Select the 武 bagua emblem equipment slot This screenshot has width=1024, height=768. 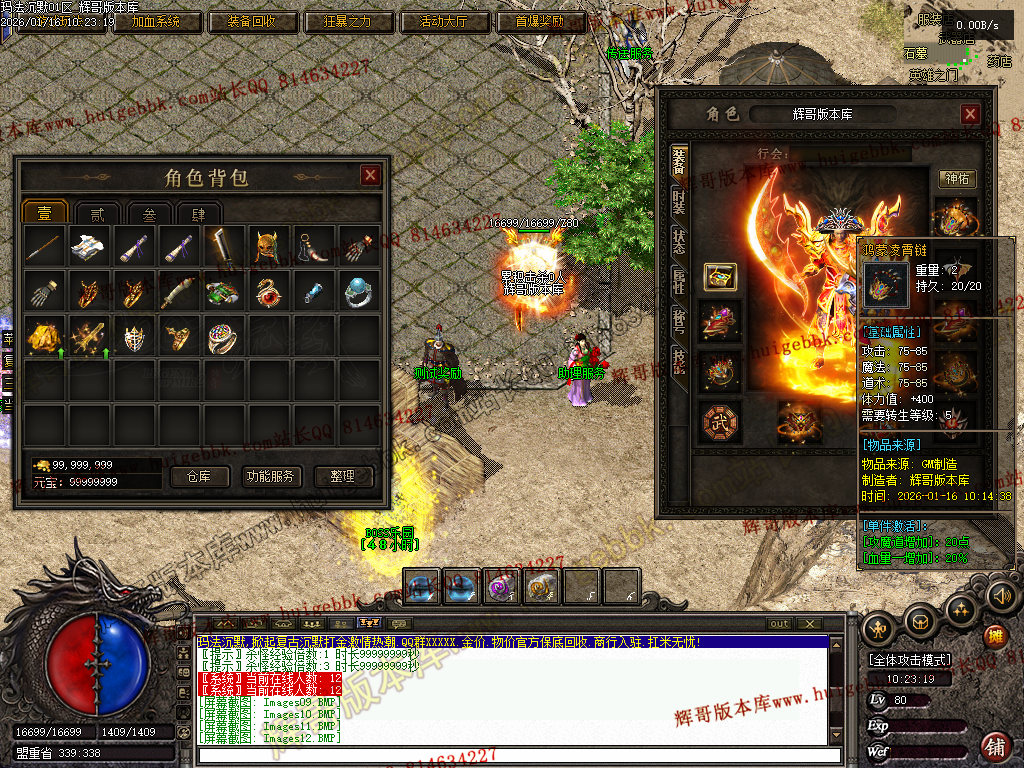click(719, 422)
